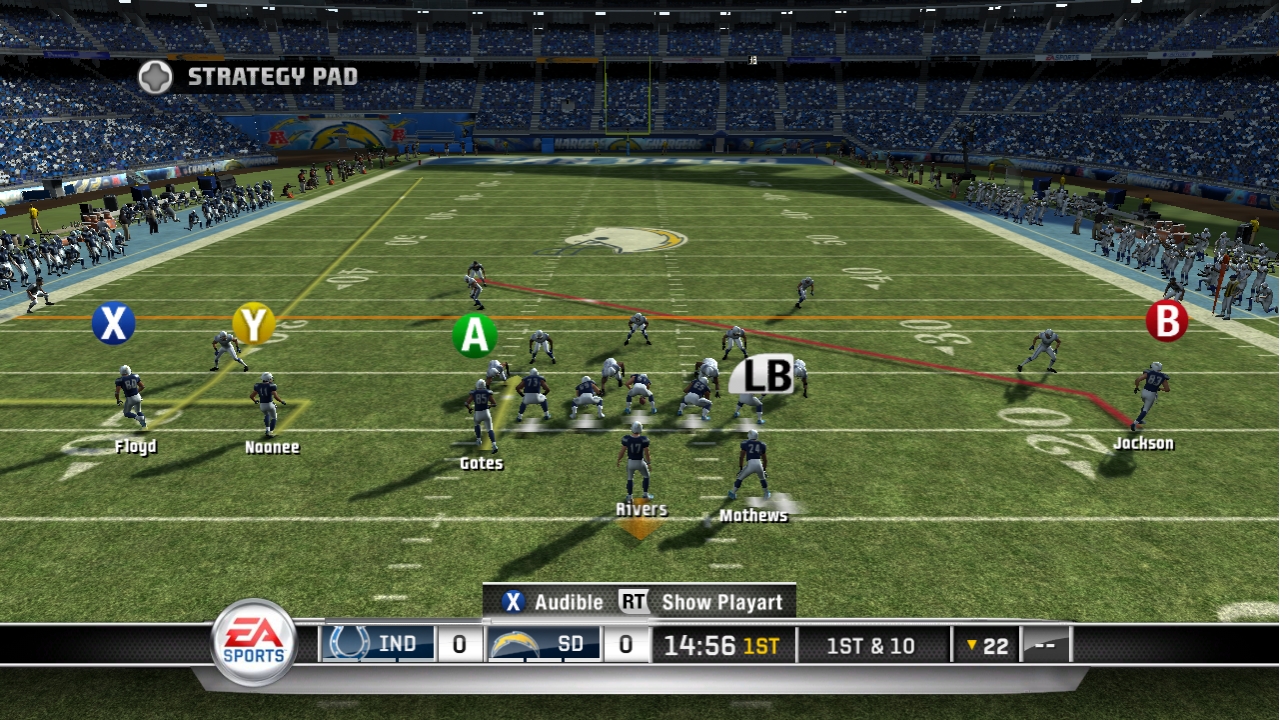The image size is (1280, 720).
Task: Click the blue X icon next to Audible
Action: tap(513, 602)
